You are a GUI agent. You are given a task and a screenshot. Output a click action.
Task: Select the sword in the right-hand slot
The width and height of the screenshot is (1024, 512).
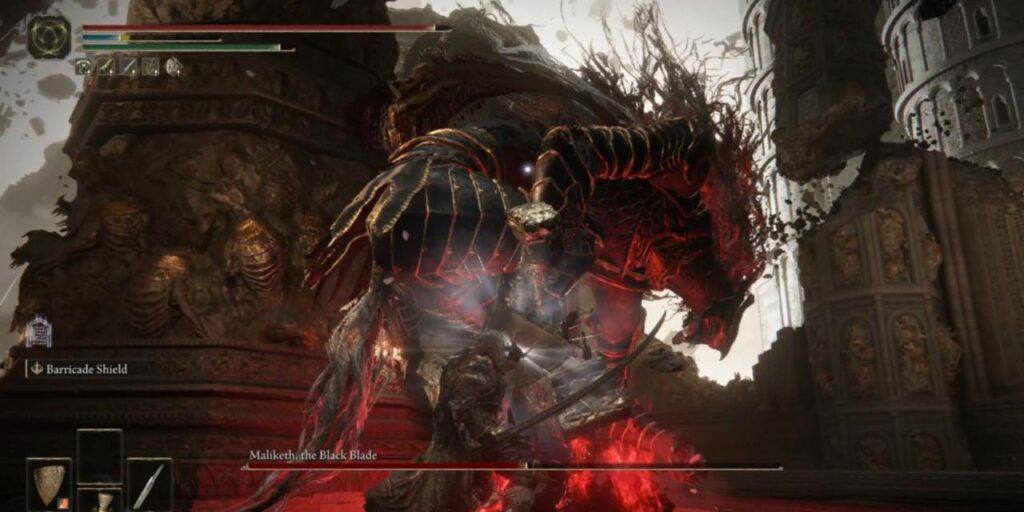(x=149, y=484)
